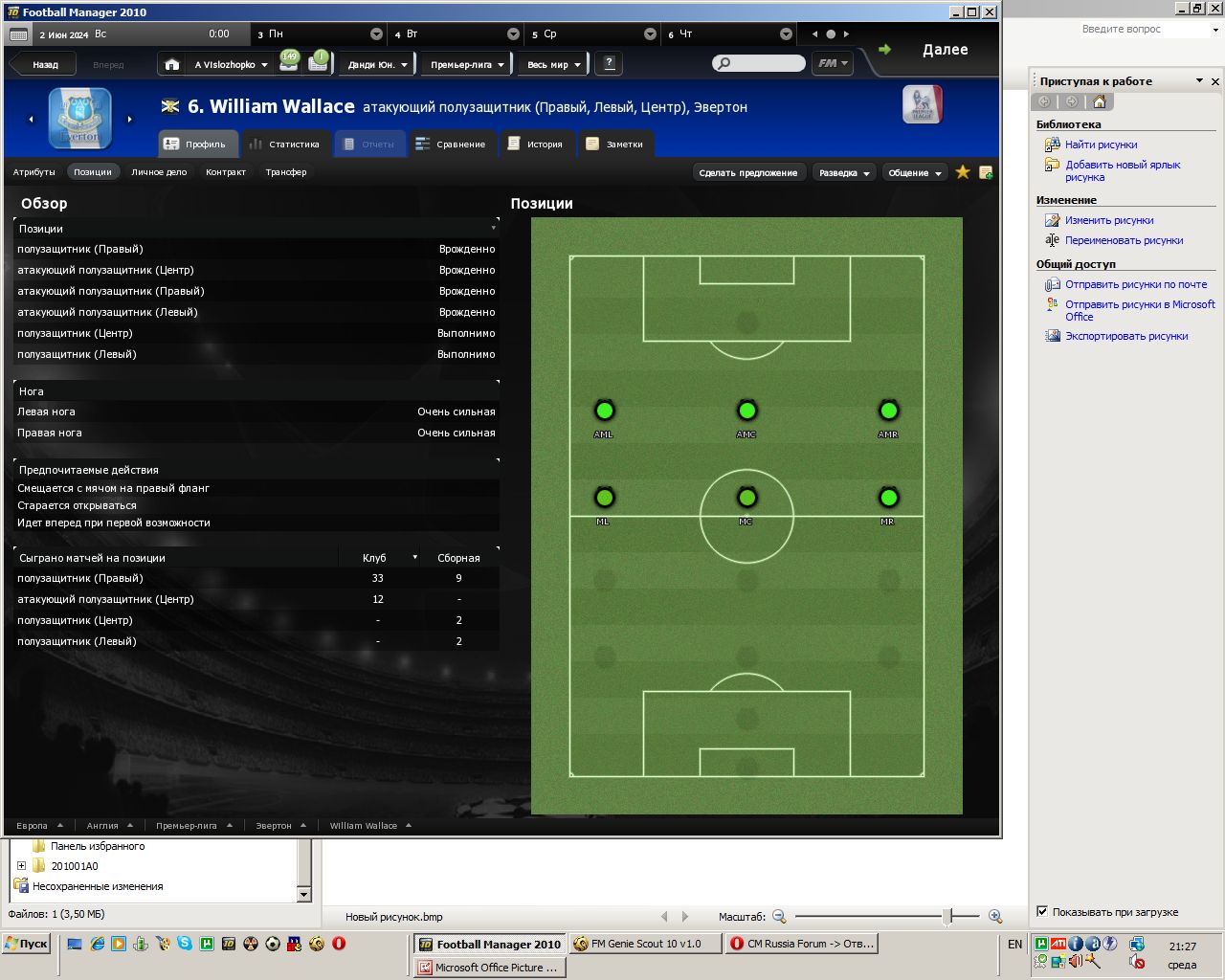Close the Football Manager 2010 window
Viewport: 1225px width, 980px height.
[x=990, y=11]
